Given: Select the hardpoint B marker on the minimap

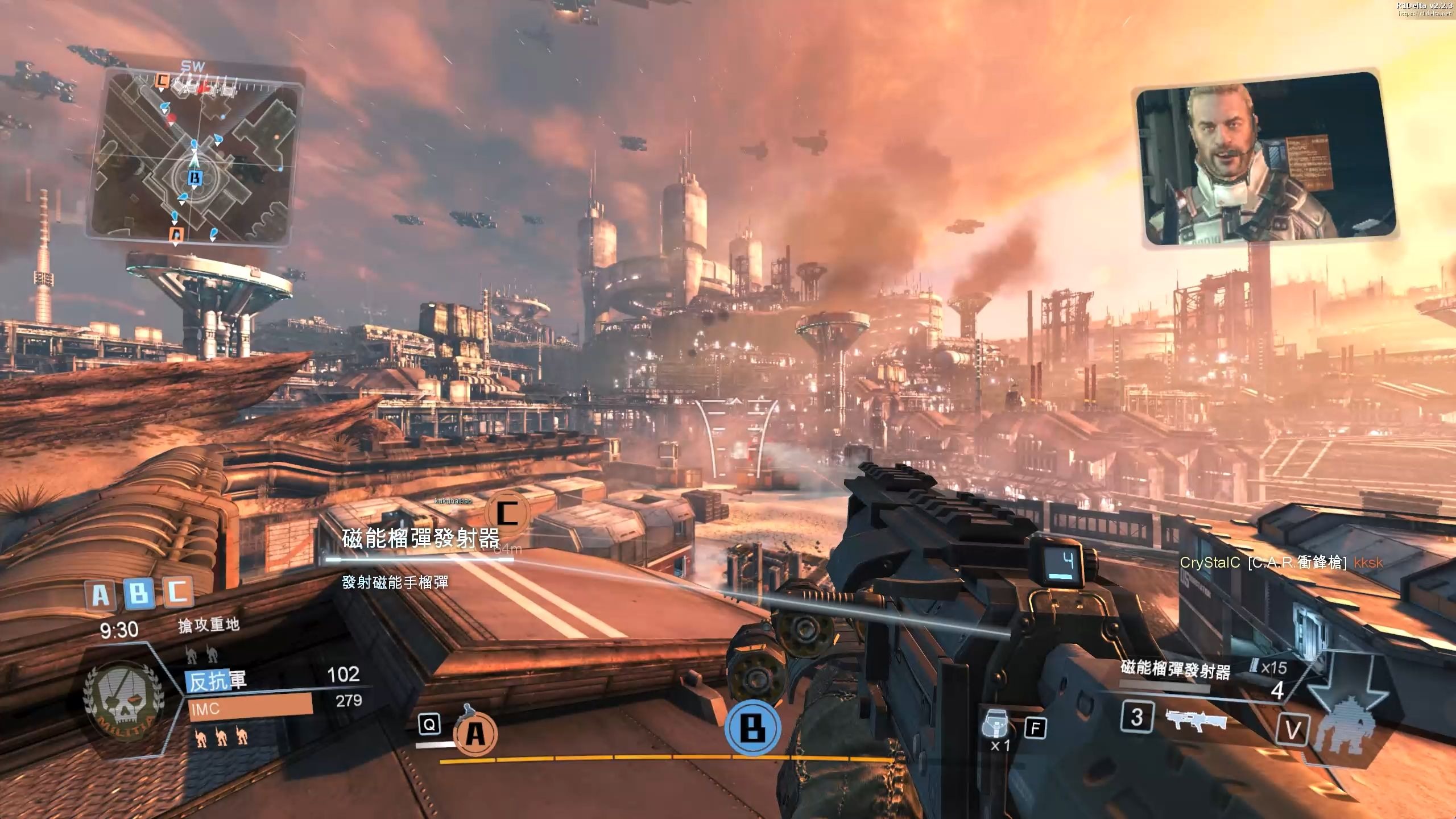Looking at the screenshot, I should [195, 179].
